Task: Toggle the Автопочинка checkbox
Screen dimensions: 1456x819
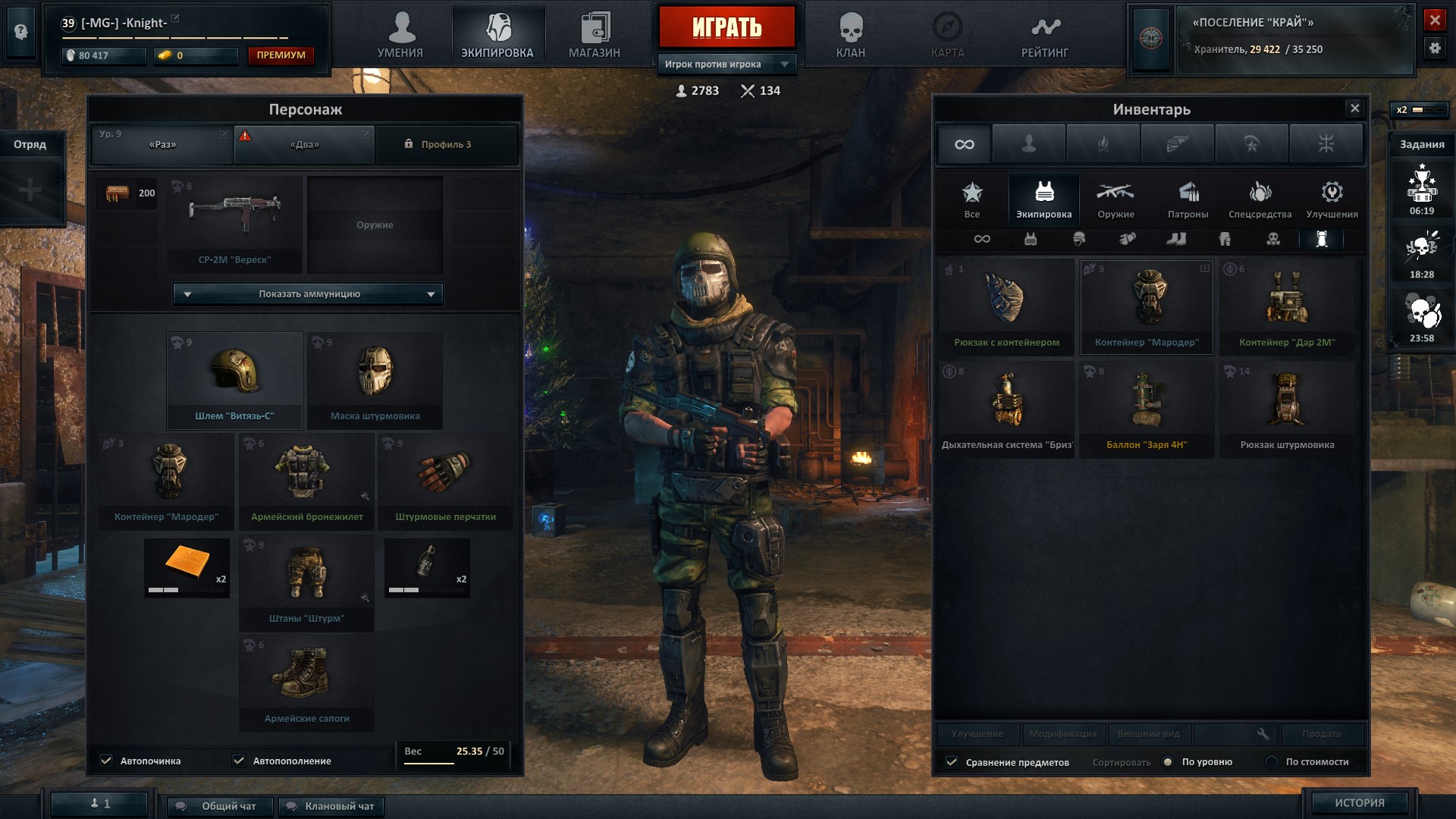Action: [107, 761]
